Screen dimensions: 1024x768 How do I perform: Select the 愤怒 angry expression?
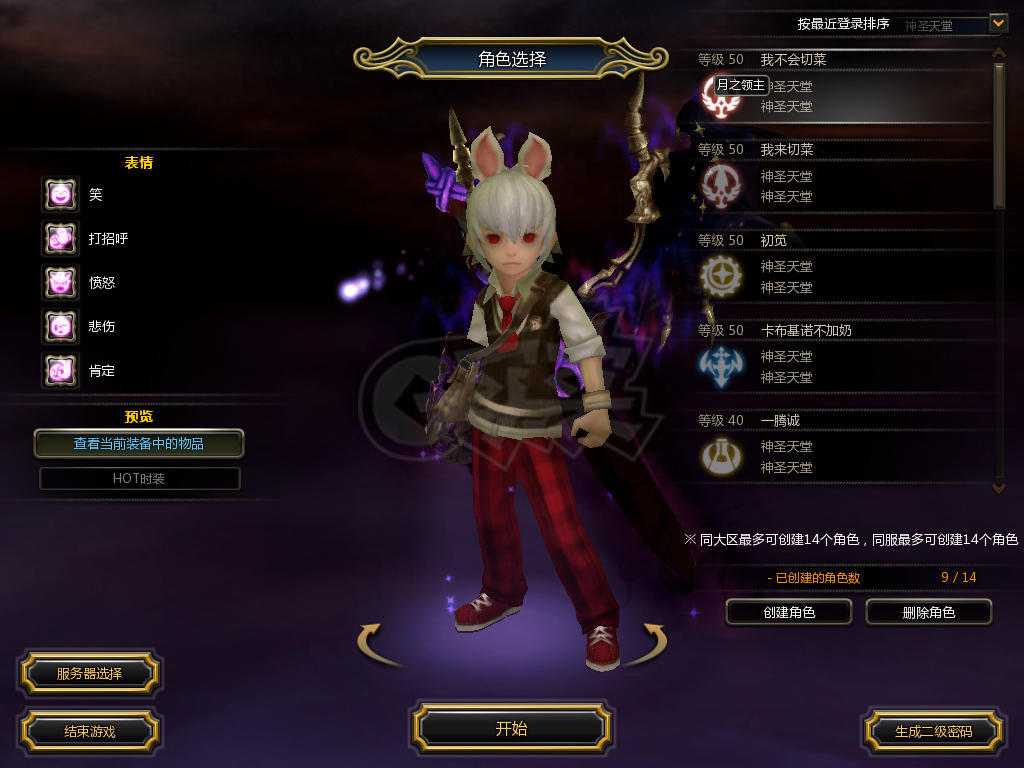(60, 282)
